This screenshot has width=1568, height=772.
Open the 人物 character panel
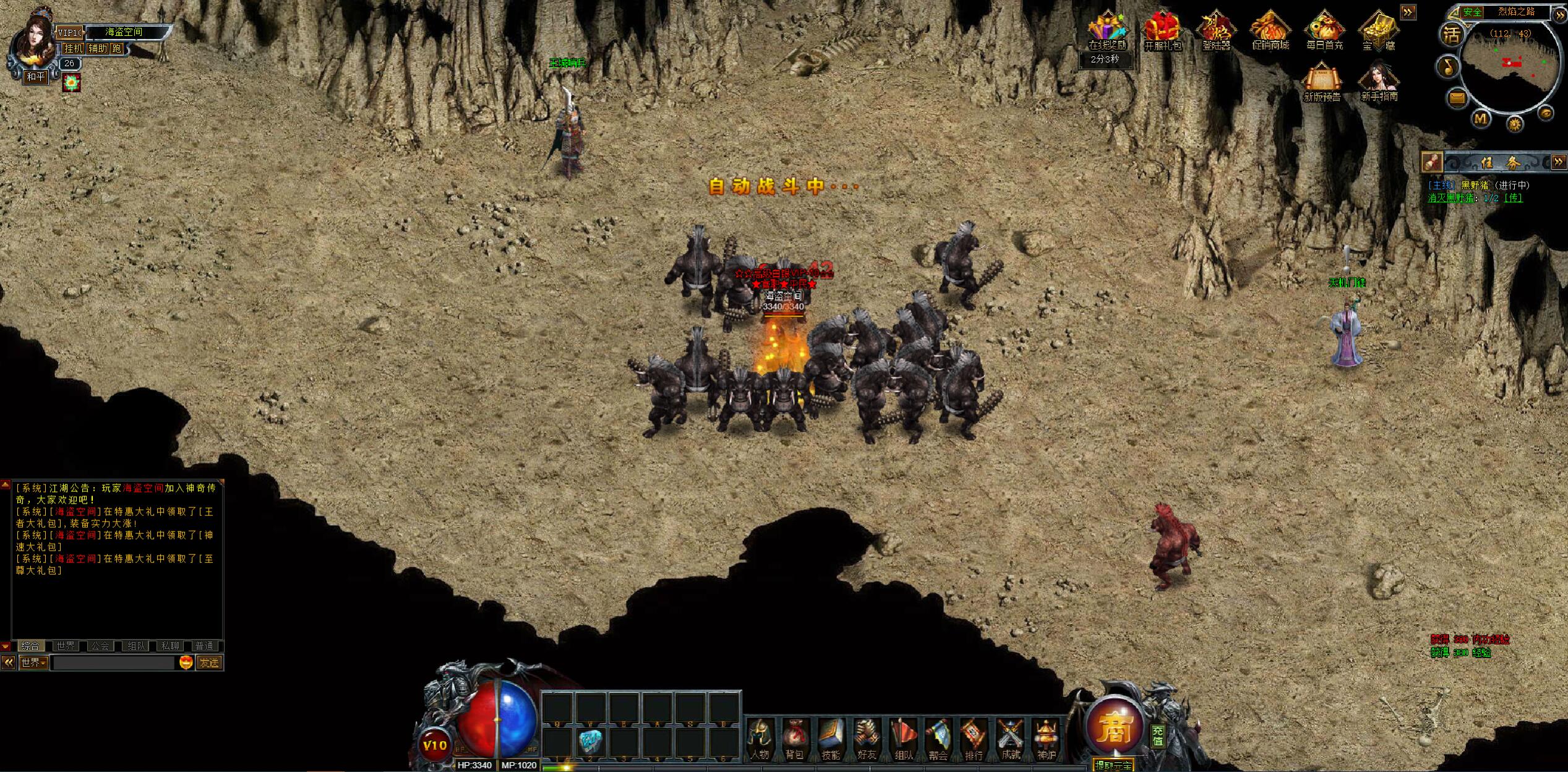coord(760,739)
